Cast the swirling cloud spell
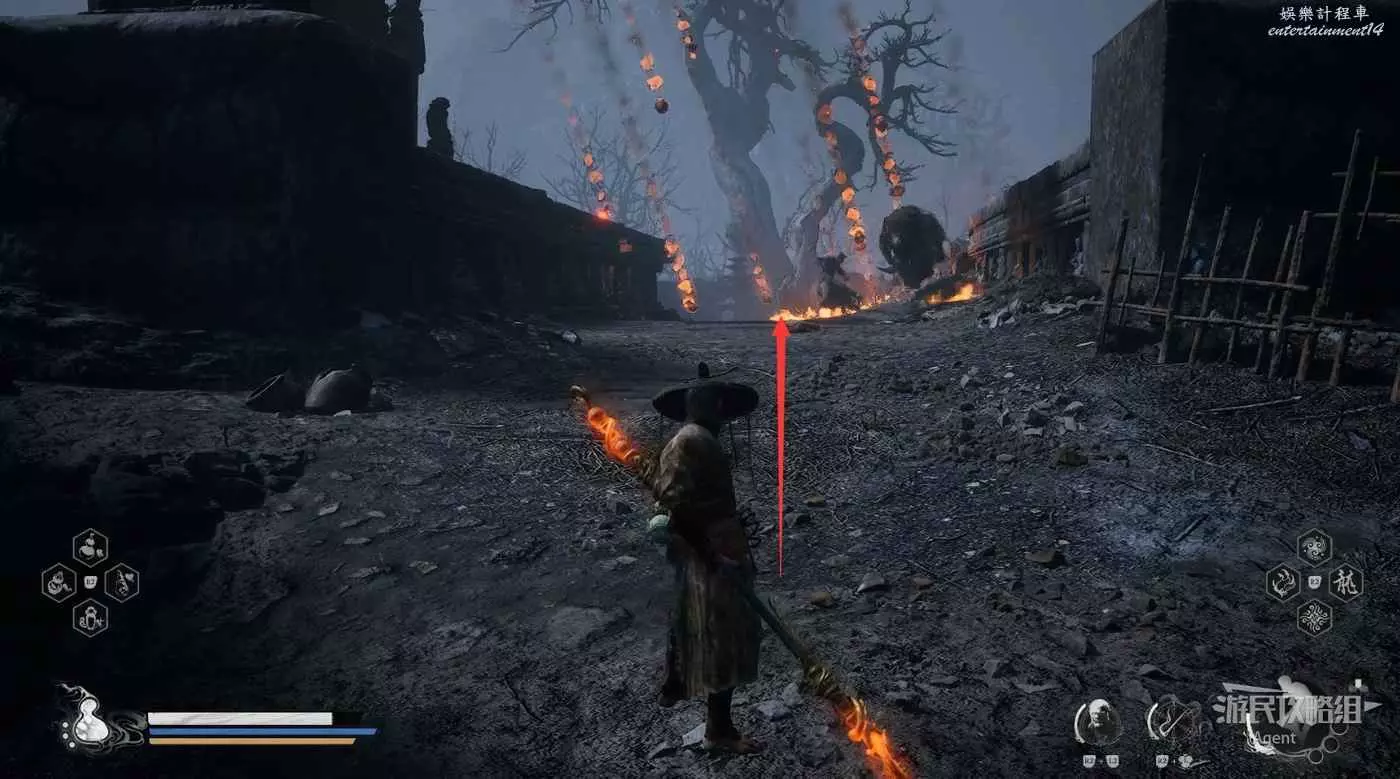Screen dimensions: 1400x779 click(x=1314, y=547)
